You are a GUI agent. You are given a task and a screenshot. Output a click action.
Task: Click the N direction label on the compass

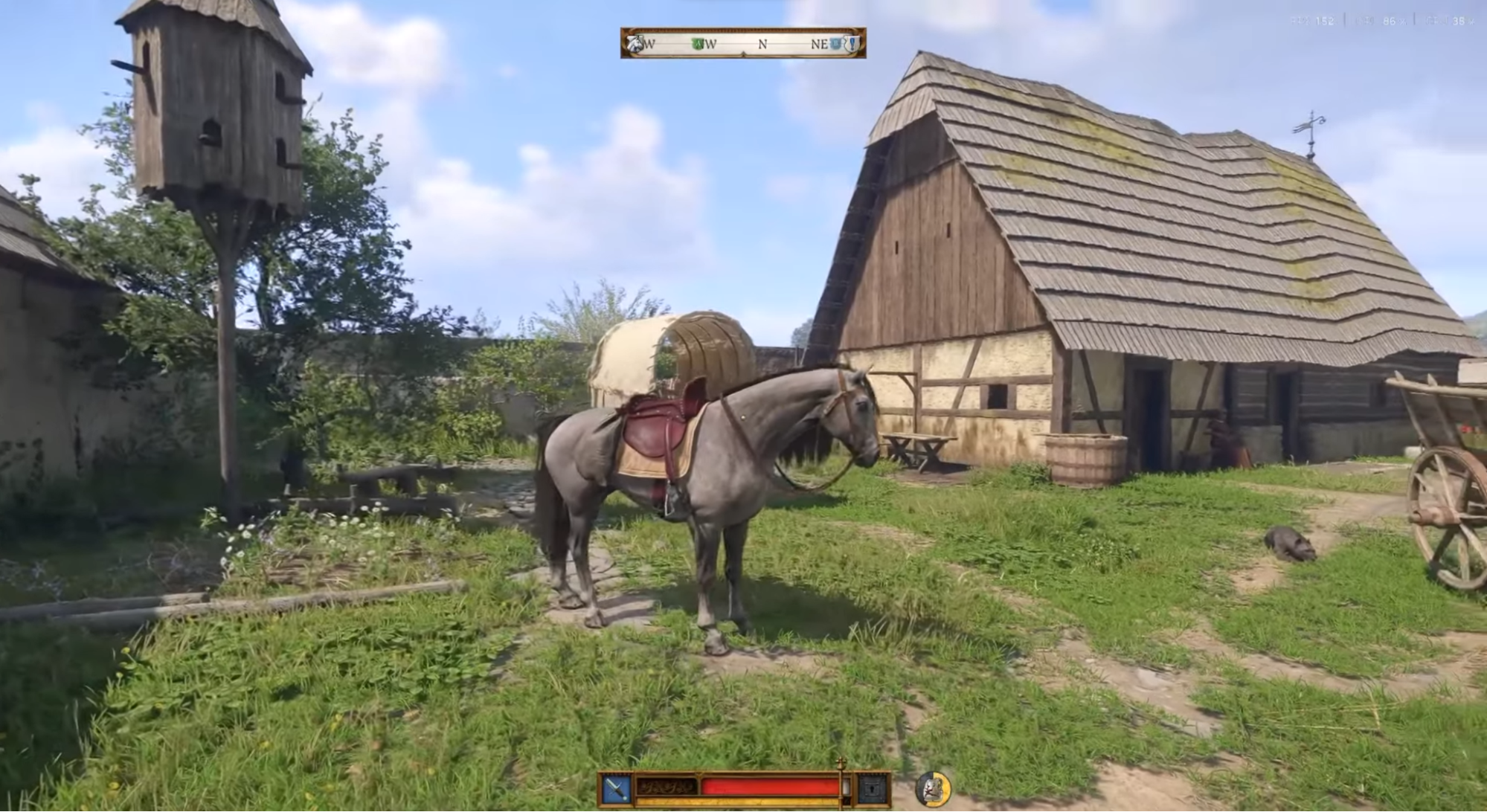762,44
